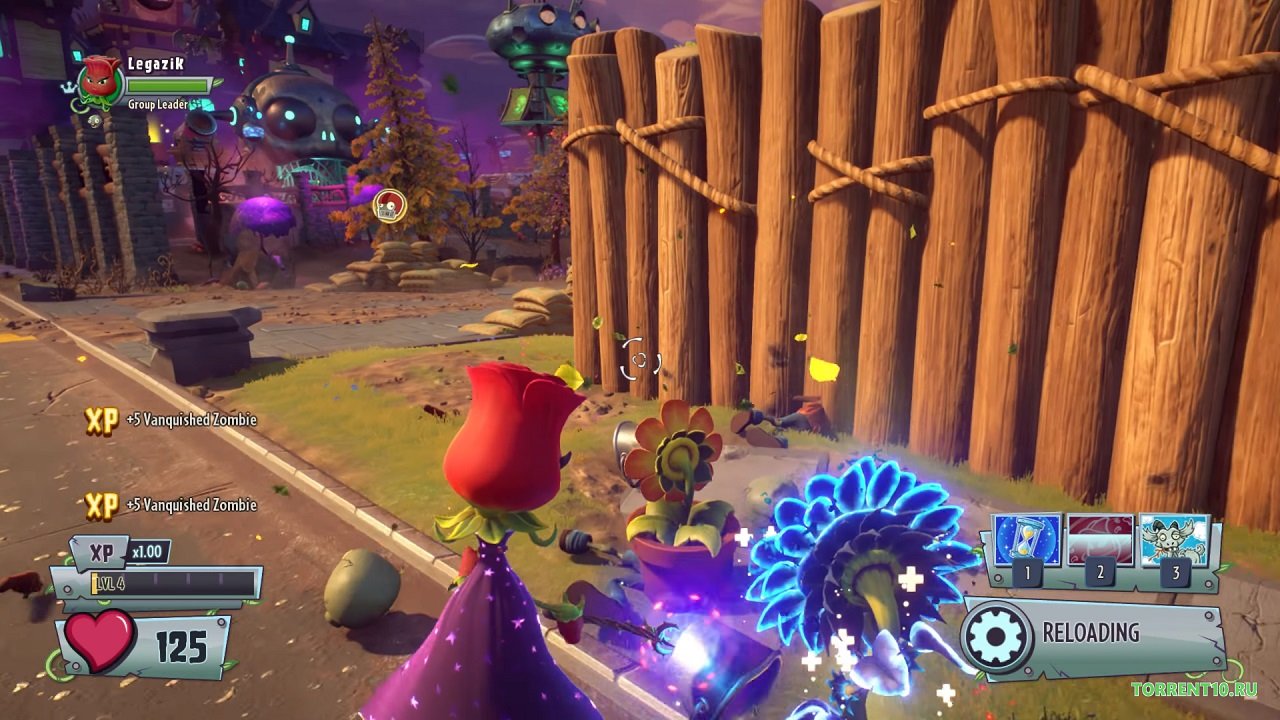The image size is (1280, 720).
Task: Click Legazik's Rose portrait icon
Action: [100, 79]
